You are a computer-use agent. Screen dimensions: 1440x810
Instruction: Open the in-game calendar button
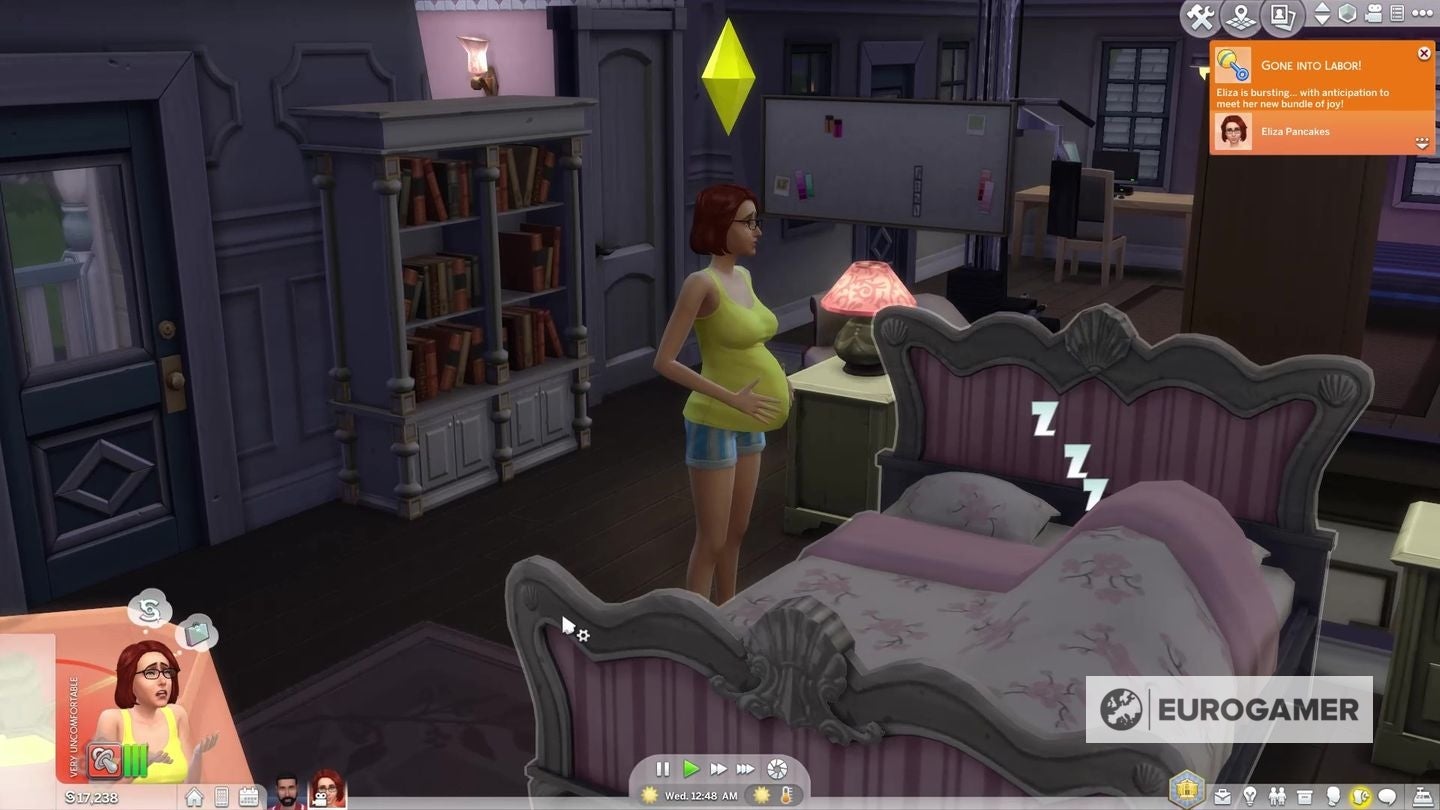click(x=248, y=797)
